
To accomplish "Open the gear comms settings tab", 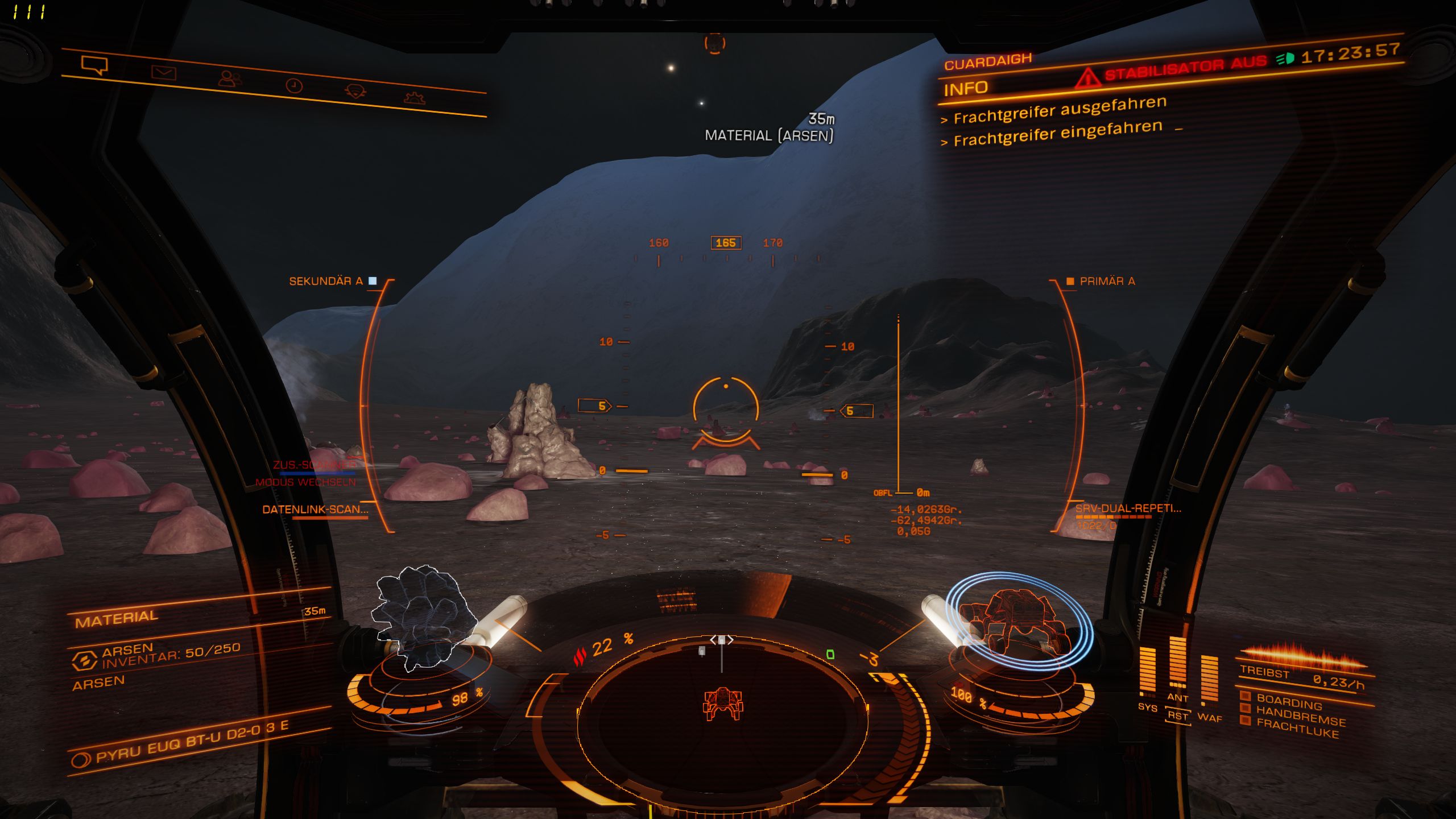I will (414, 98).
